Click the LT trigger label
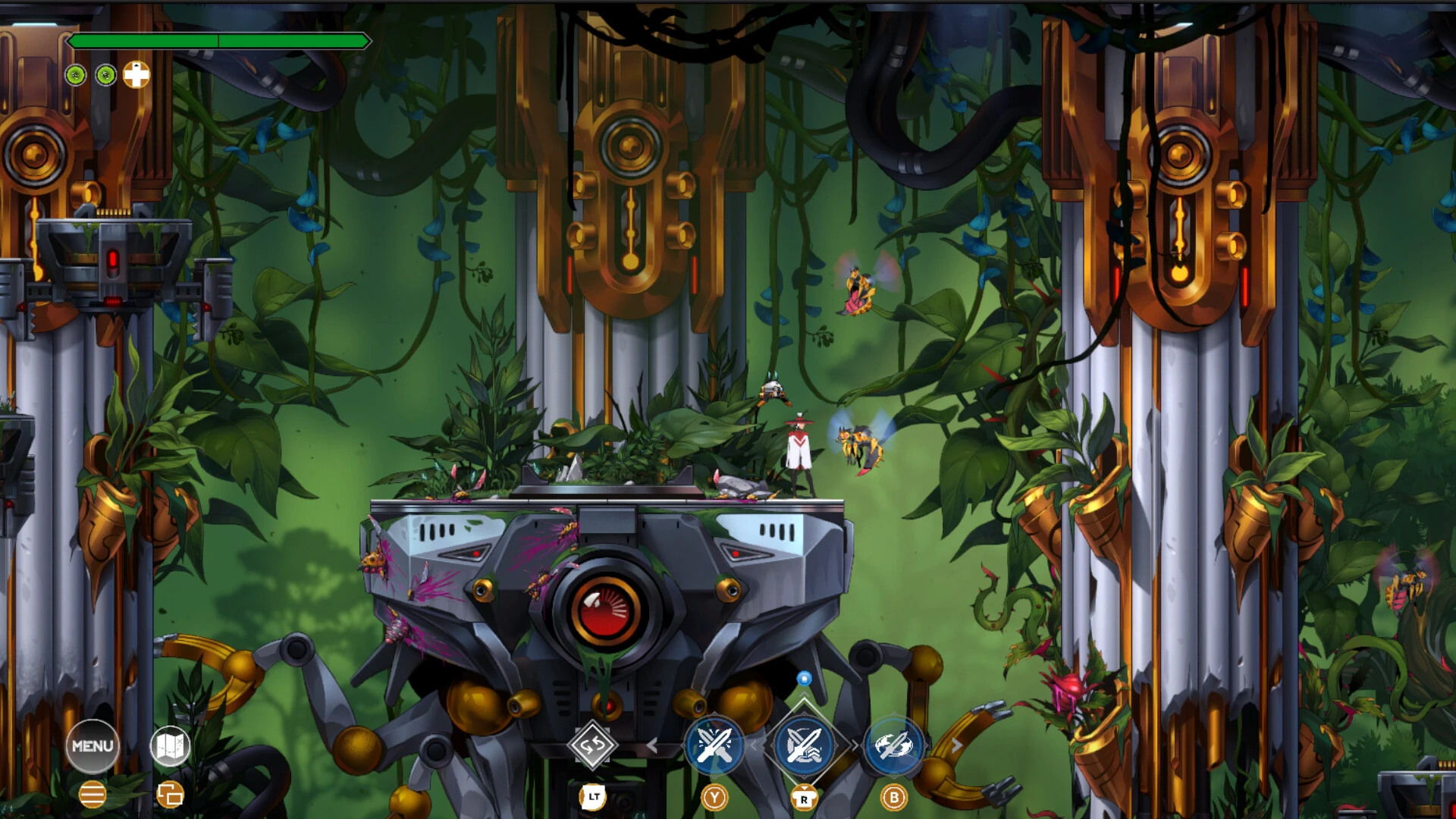 [592, 798]
